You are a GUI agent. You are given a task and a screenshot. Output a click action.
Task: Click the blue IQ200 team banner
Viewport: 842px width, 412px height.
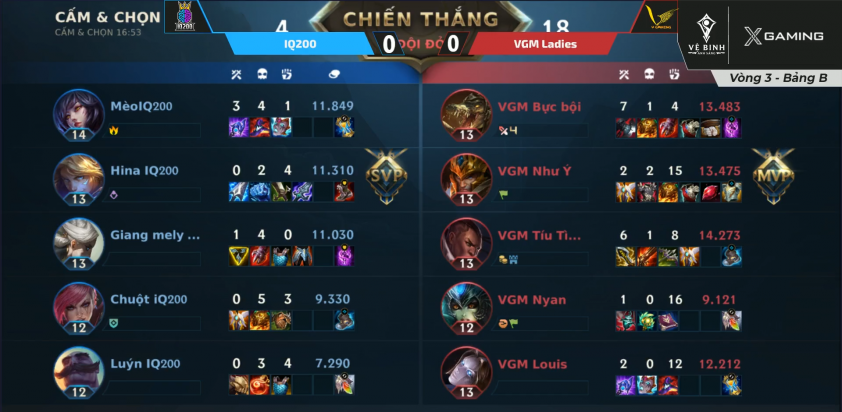pos(299,43)
